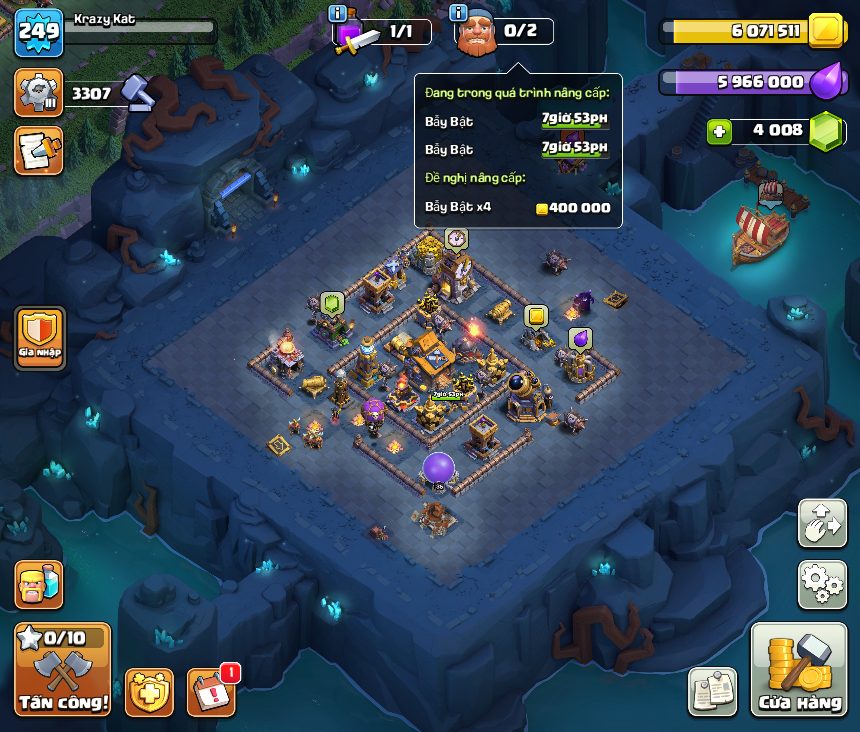This screenshot has width=860, height=732.
Task: Select suggested upgrade Bẫy Bật x4
Action: [517, 208]
